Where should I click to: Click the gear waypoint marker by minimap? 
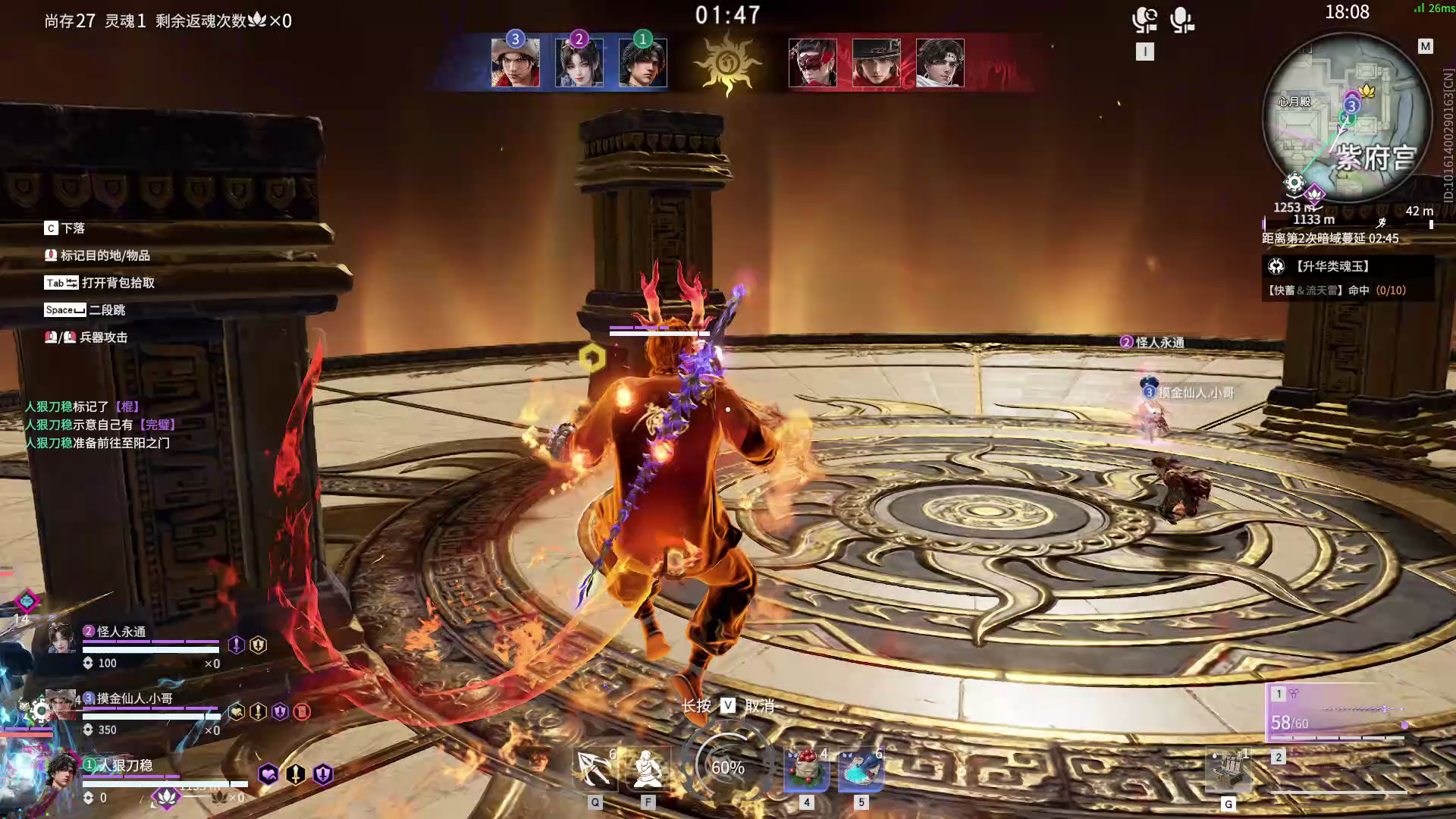[1294, 183]
